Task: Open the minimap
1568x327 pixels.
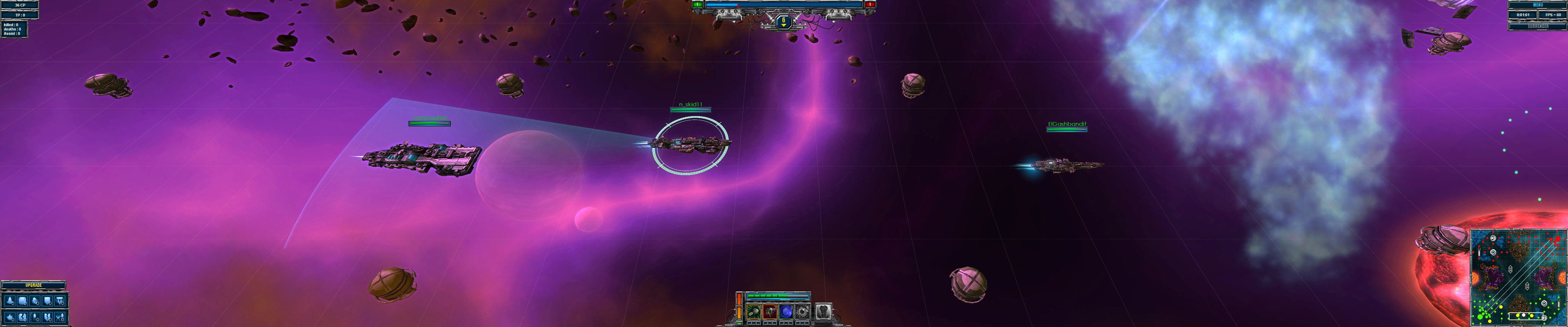Action: point(1518,277)
